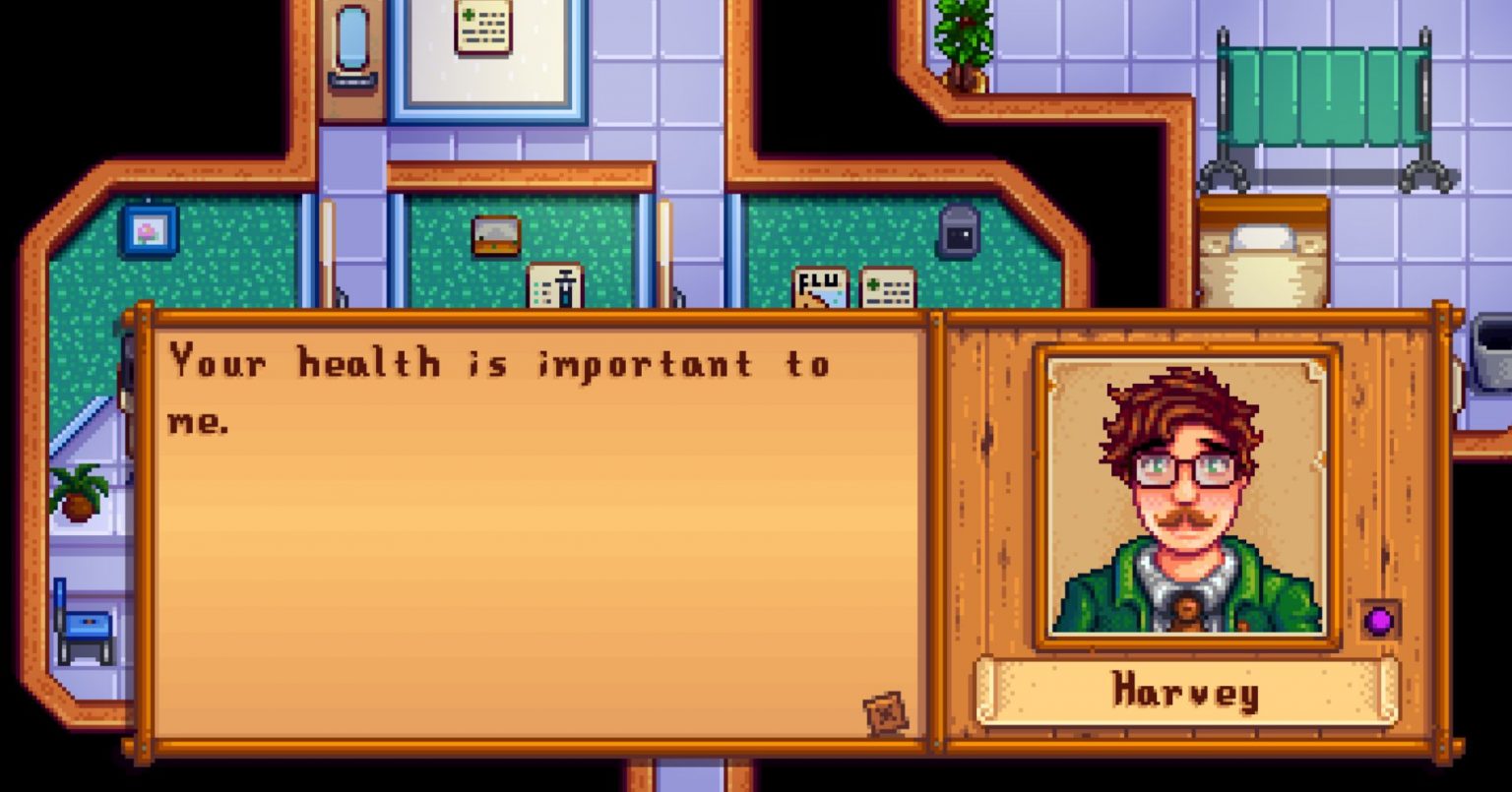Select the syringe cabinet on the wall

click(x=552, y=285)
